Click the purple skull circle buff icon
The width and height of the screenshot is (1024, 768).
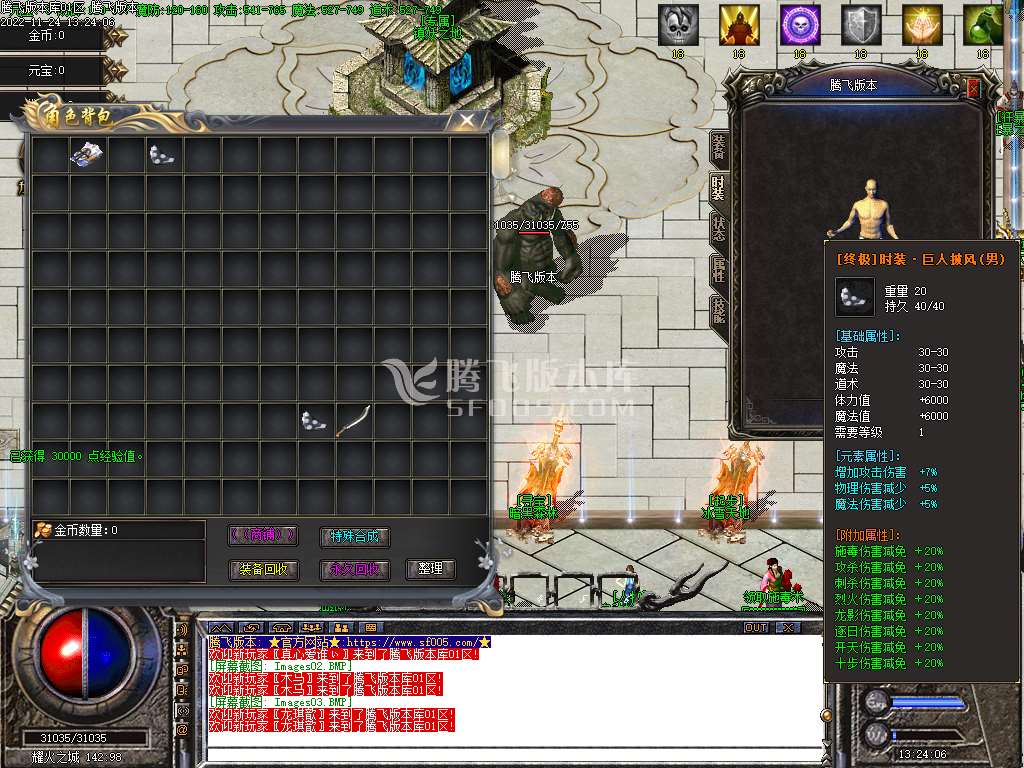click(x=800, y=26)
